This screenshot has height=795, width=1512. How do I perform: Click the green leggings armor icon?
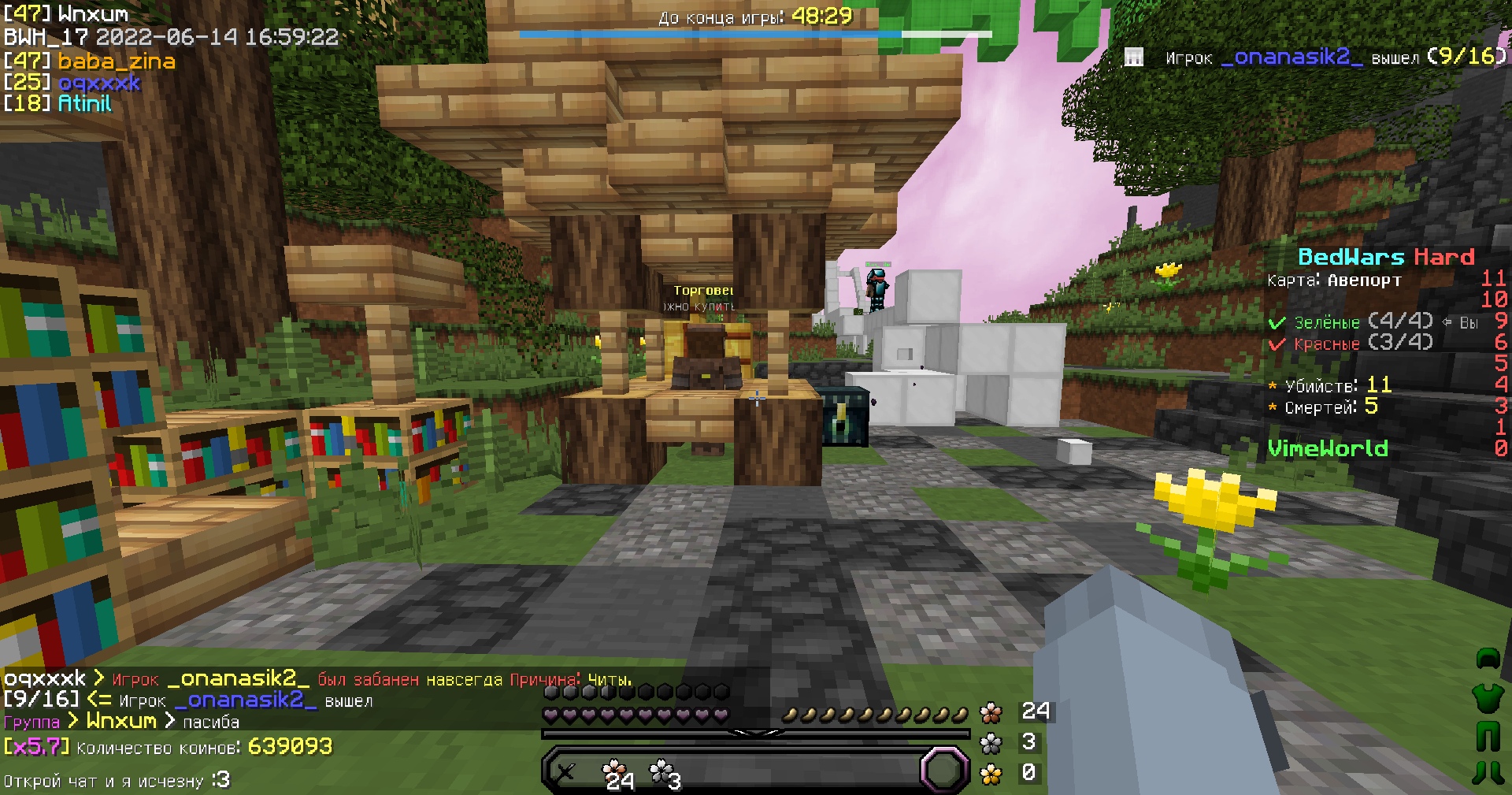(1488, 736)
